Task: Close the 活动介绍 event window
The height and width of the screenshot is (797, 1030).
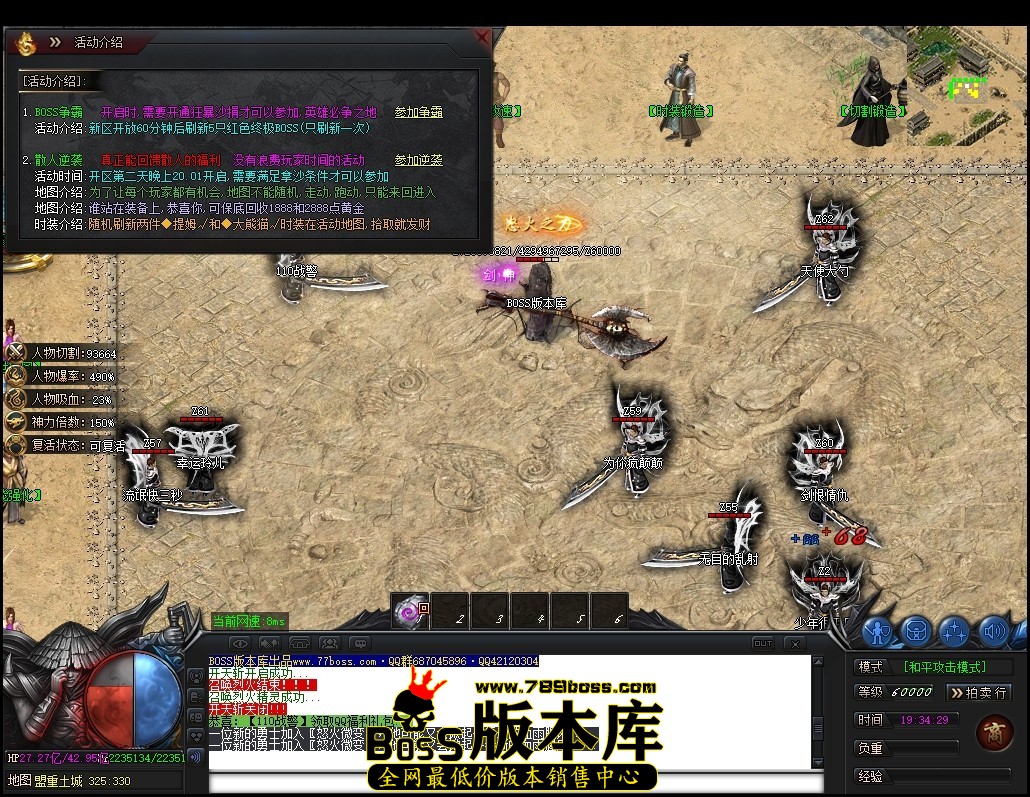Action: (483, 38)
